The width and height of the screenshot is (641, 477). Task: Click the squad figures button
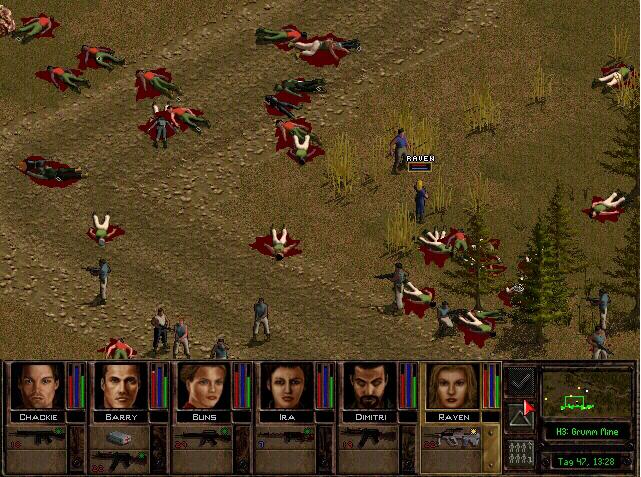click(520, 454)
